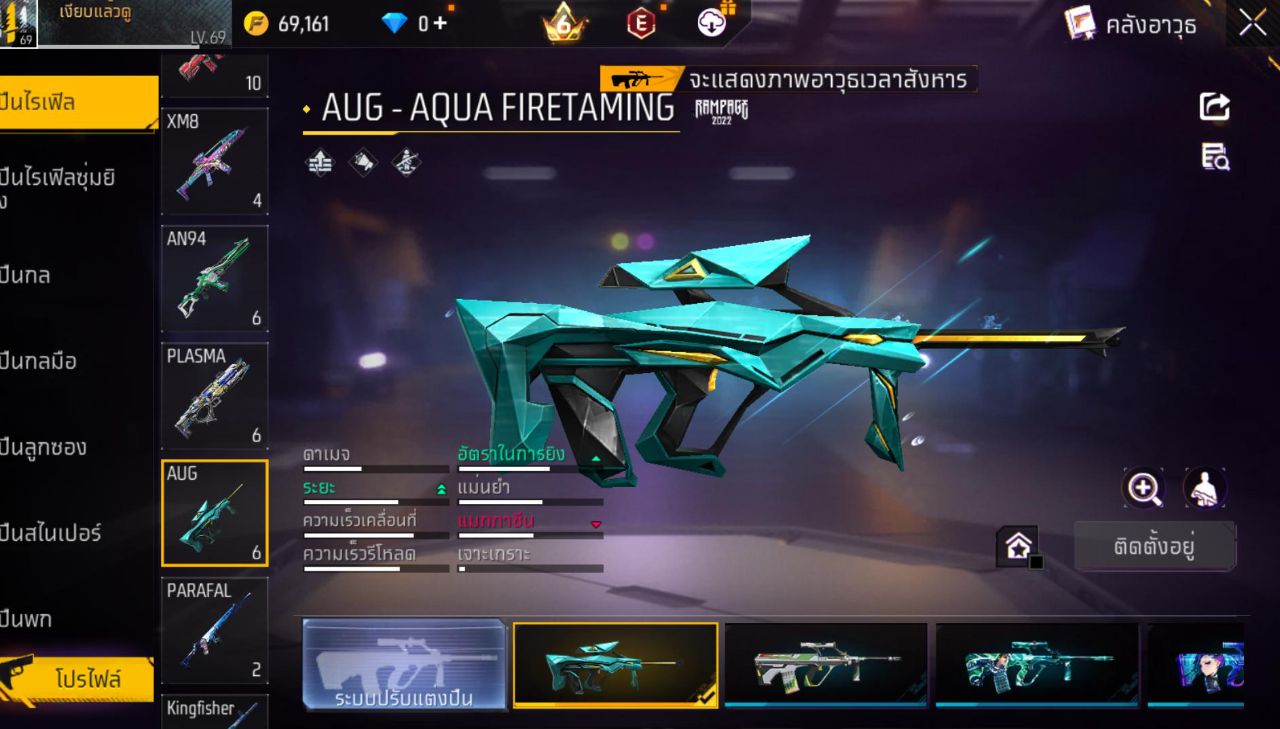Click the small home lobby icon
The image size is (1280, 729).
tap(1018, 545)
